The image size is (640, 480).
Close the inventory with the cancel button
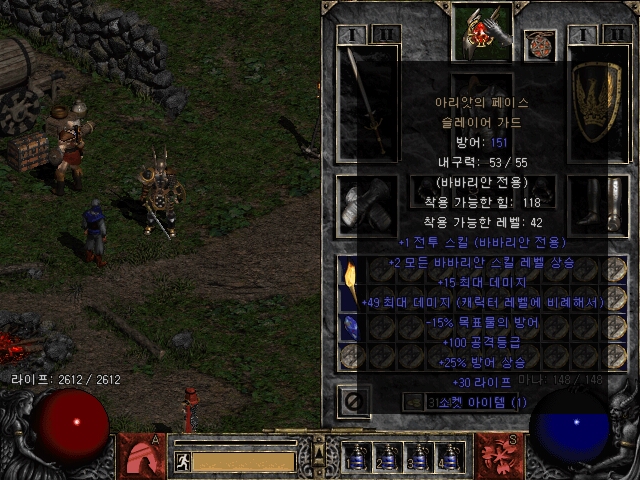(355, 400)
